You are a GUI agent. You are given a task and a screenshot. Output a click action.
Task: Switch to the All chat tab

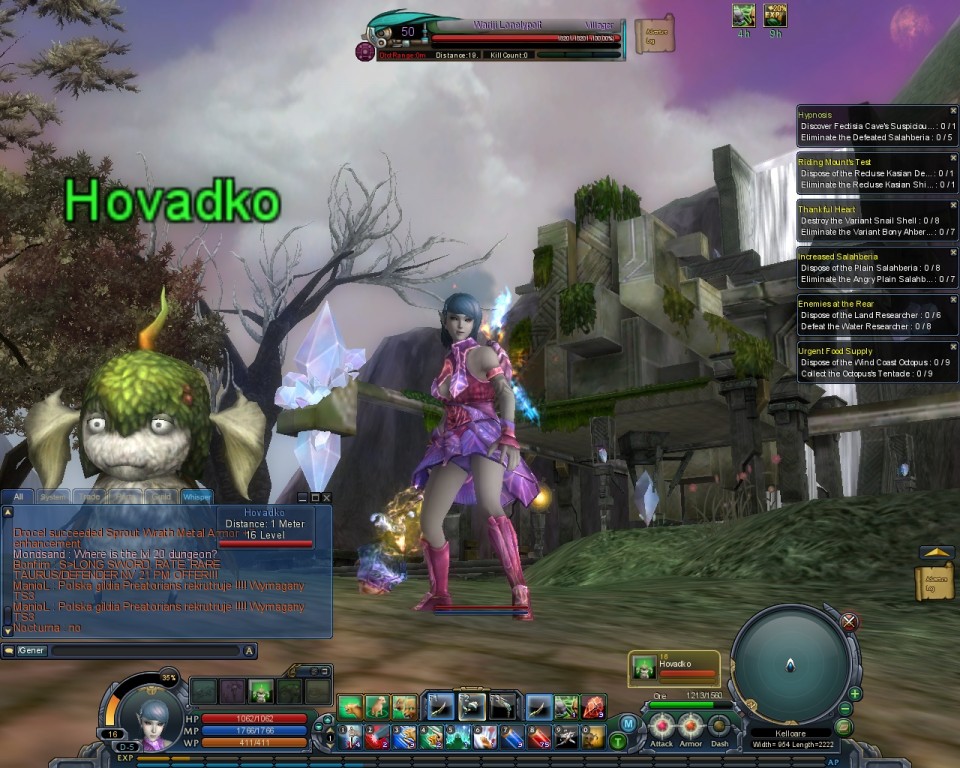click(x=18, y=496)
